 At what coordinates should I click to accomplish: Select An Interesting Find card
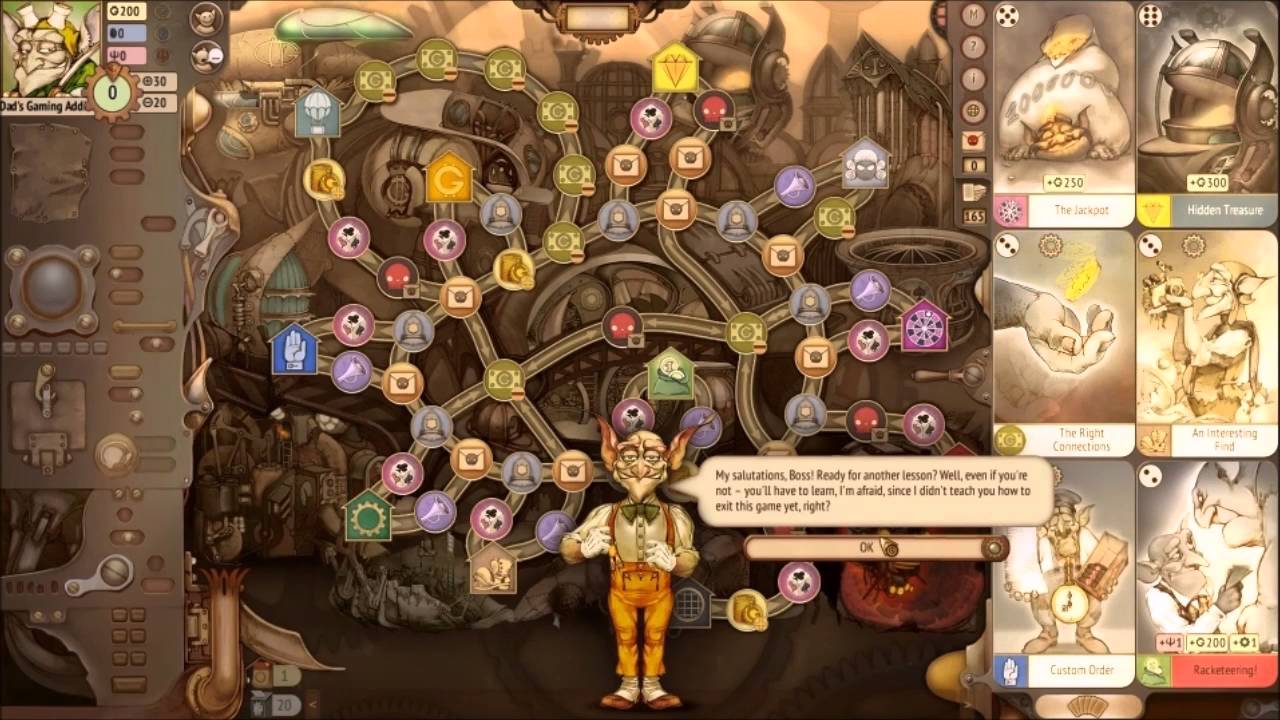point(1208,342)
